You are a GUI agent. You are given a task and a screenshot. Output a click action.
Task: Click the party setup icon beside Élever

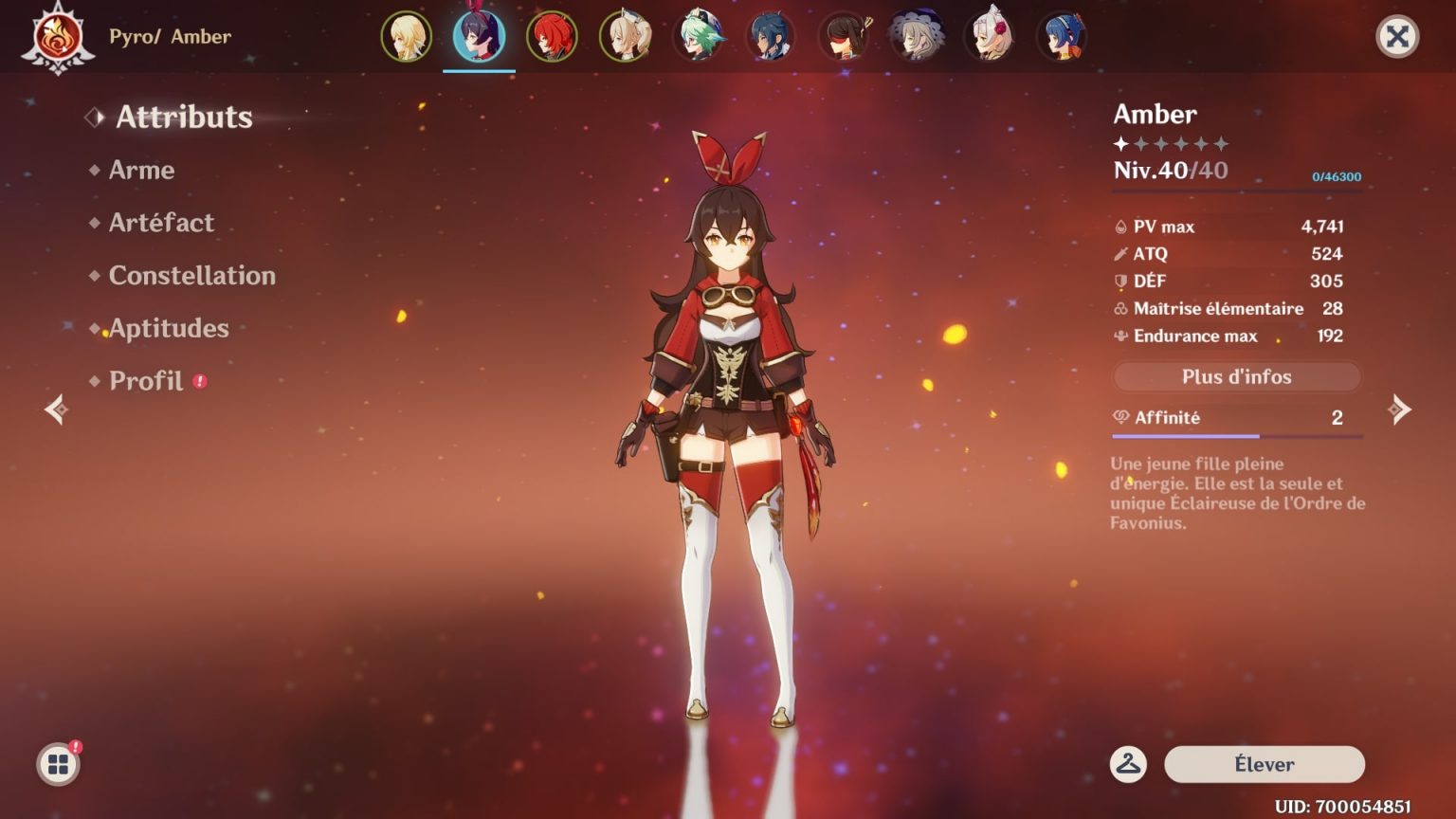tap(1129, 764)
